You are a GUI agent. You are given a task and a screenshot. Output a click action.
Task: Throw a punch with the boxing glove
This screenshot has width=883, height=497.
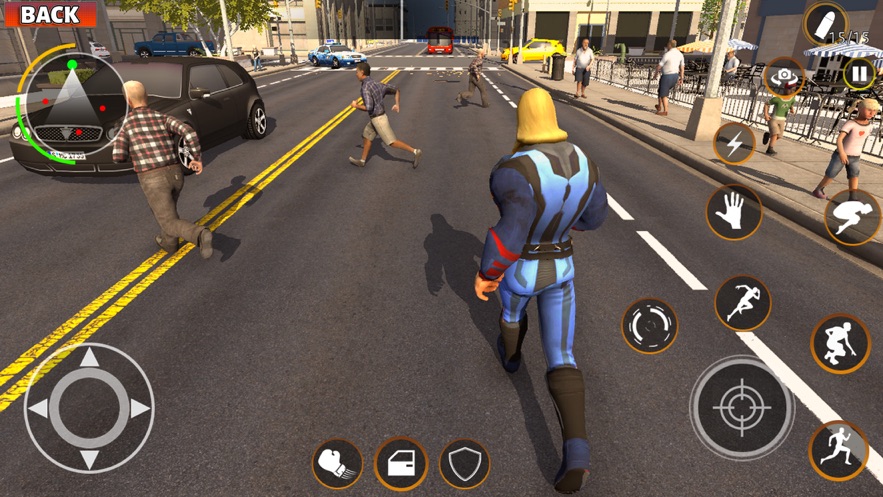click(x=338, y=464)
